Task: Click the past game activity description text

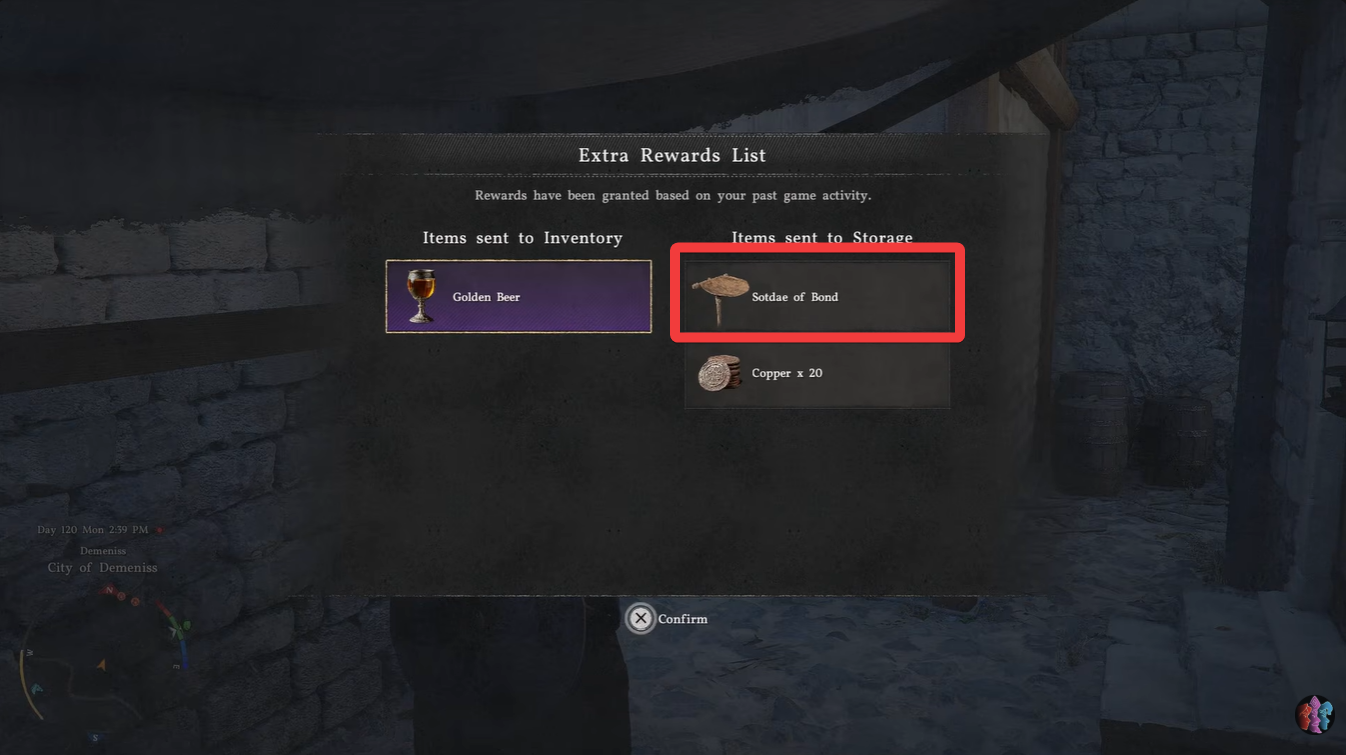Action: [x=672, y=195]
